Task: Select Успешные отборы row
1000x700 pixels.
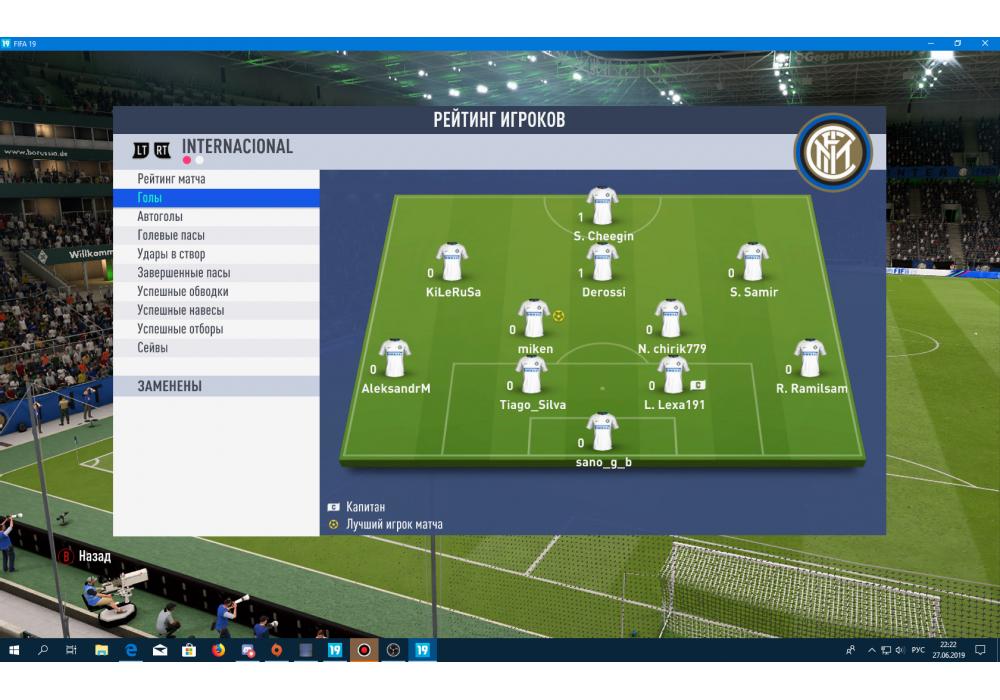Action: pyautogui.click(x=216, y=329)
